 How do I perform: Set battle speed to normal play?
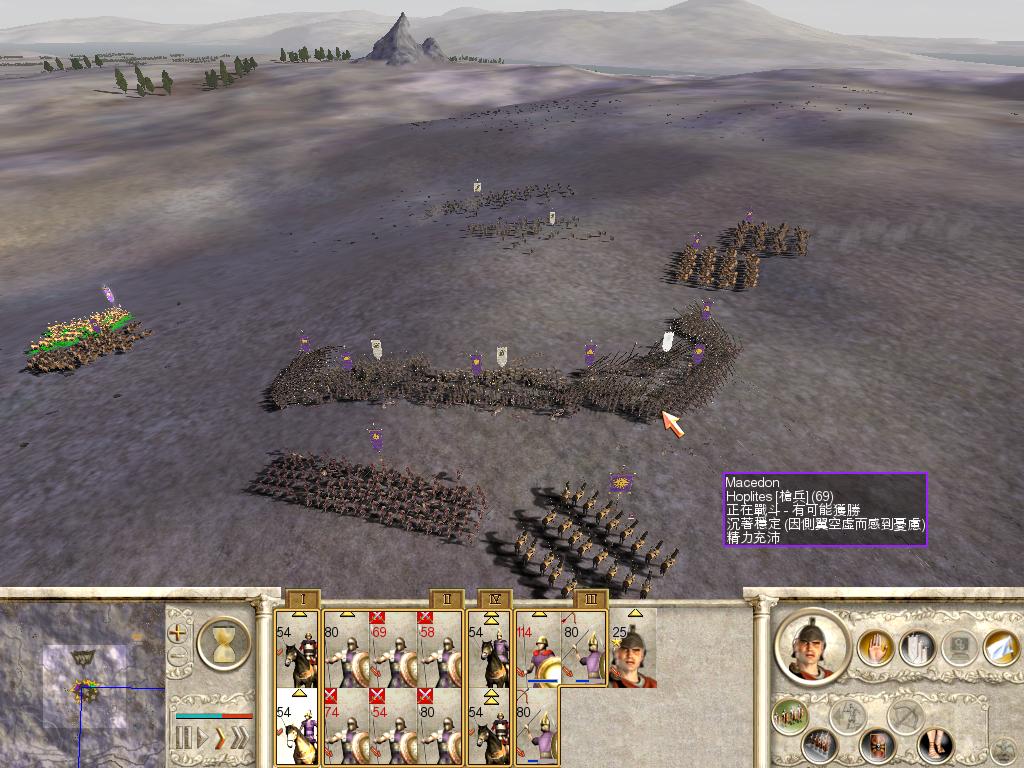[x=201, y=739]
